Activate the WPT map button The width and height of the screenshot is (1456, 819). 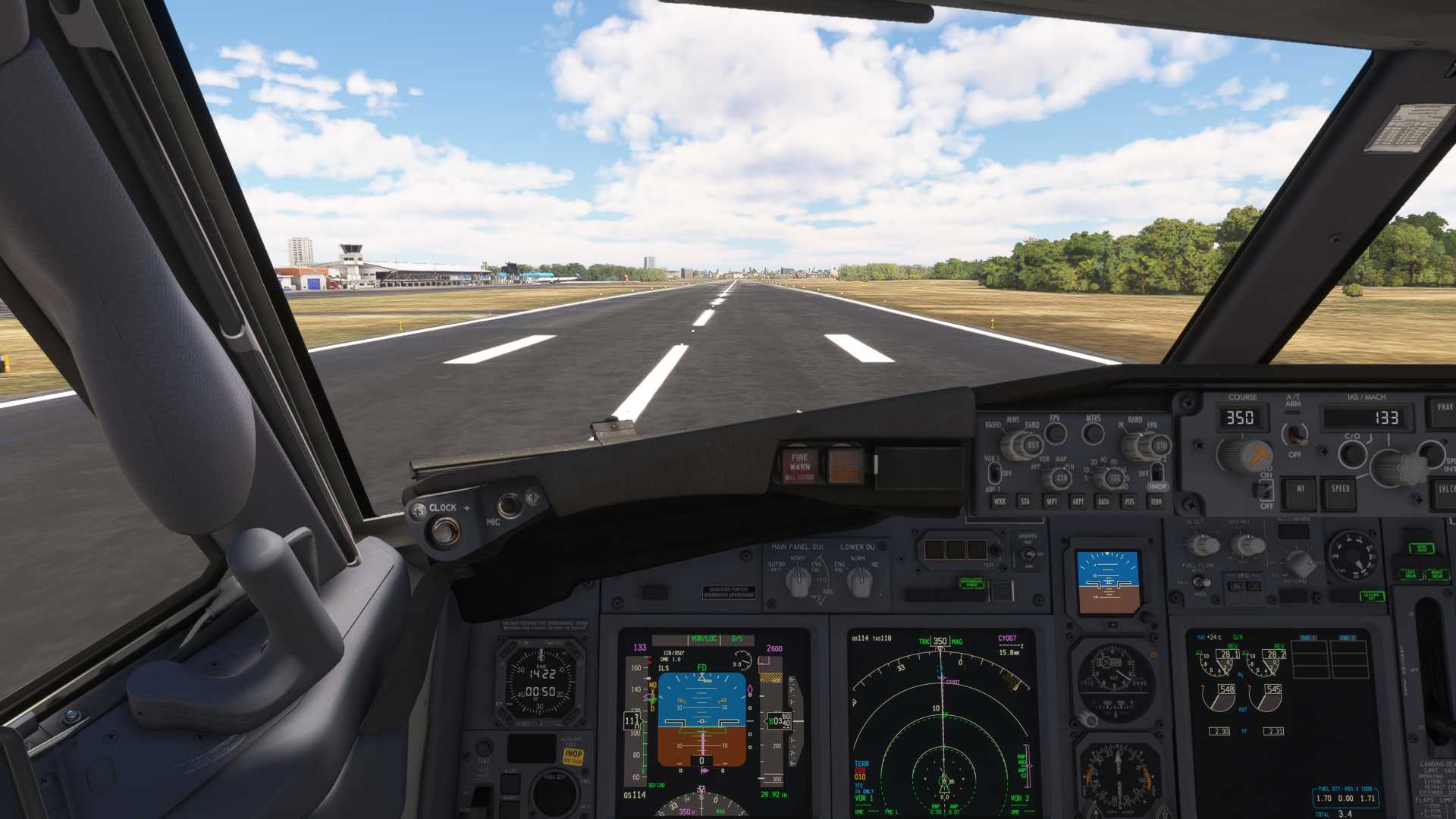[x=1052, y=501]
